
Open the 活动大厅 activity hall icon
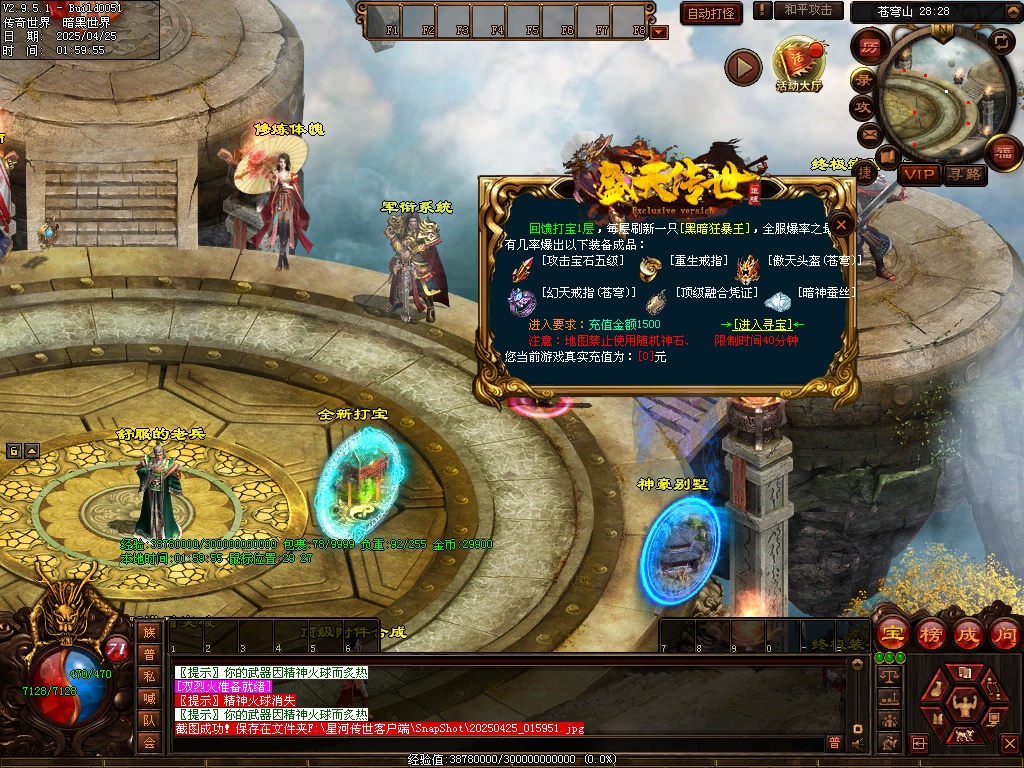pos(798,64)
